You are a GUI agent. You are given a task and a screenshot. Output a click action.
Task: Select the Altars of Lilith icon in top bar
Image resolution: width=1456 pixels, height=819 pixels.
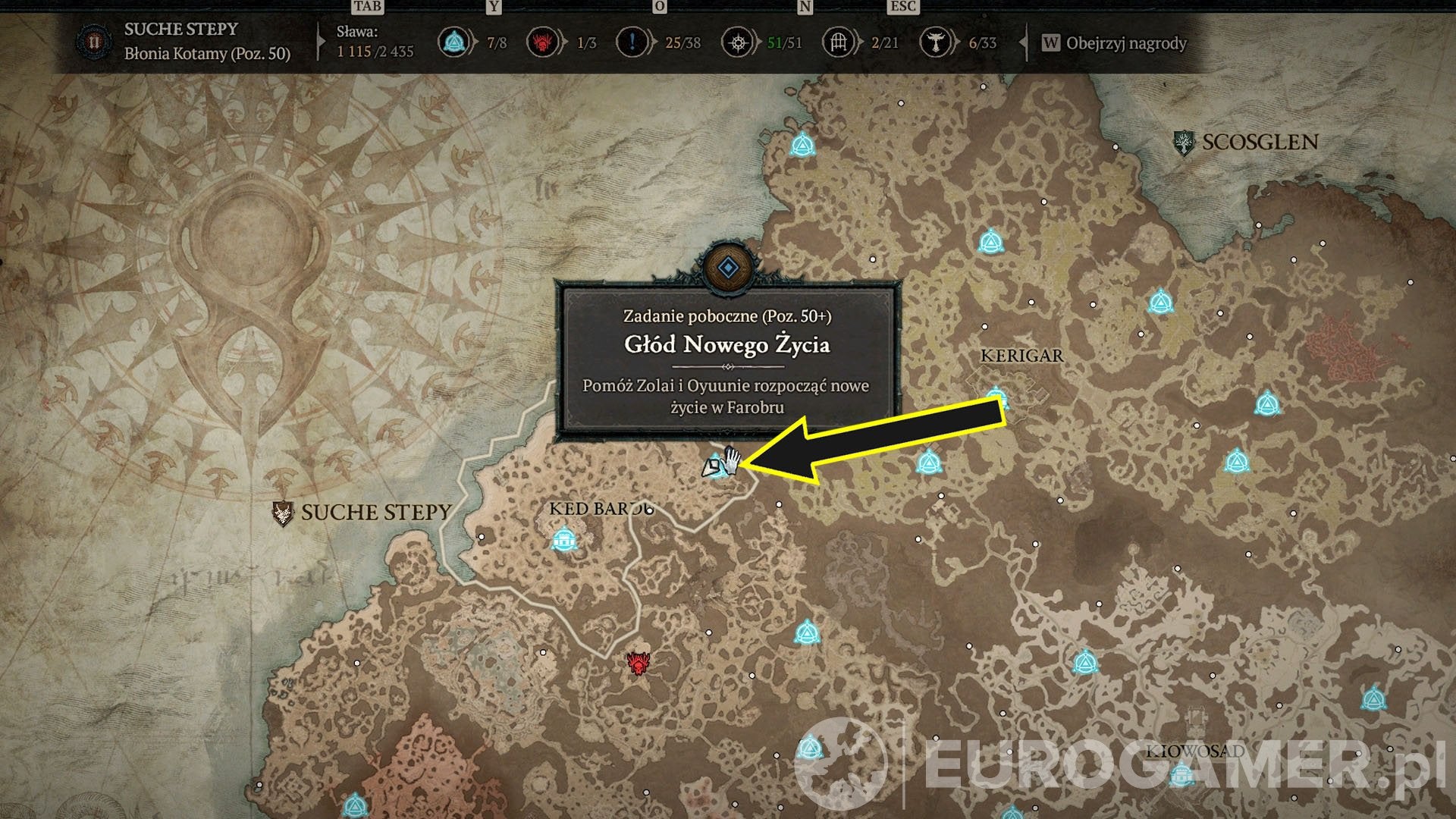click(935, 42)
